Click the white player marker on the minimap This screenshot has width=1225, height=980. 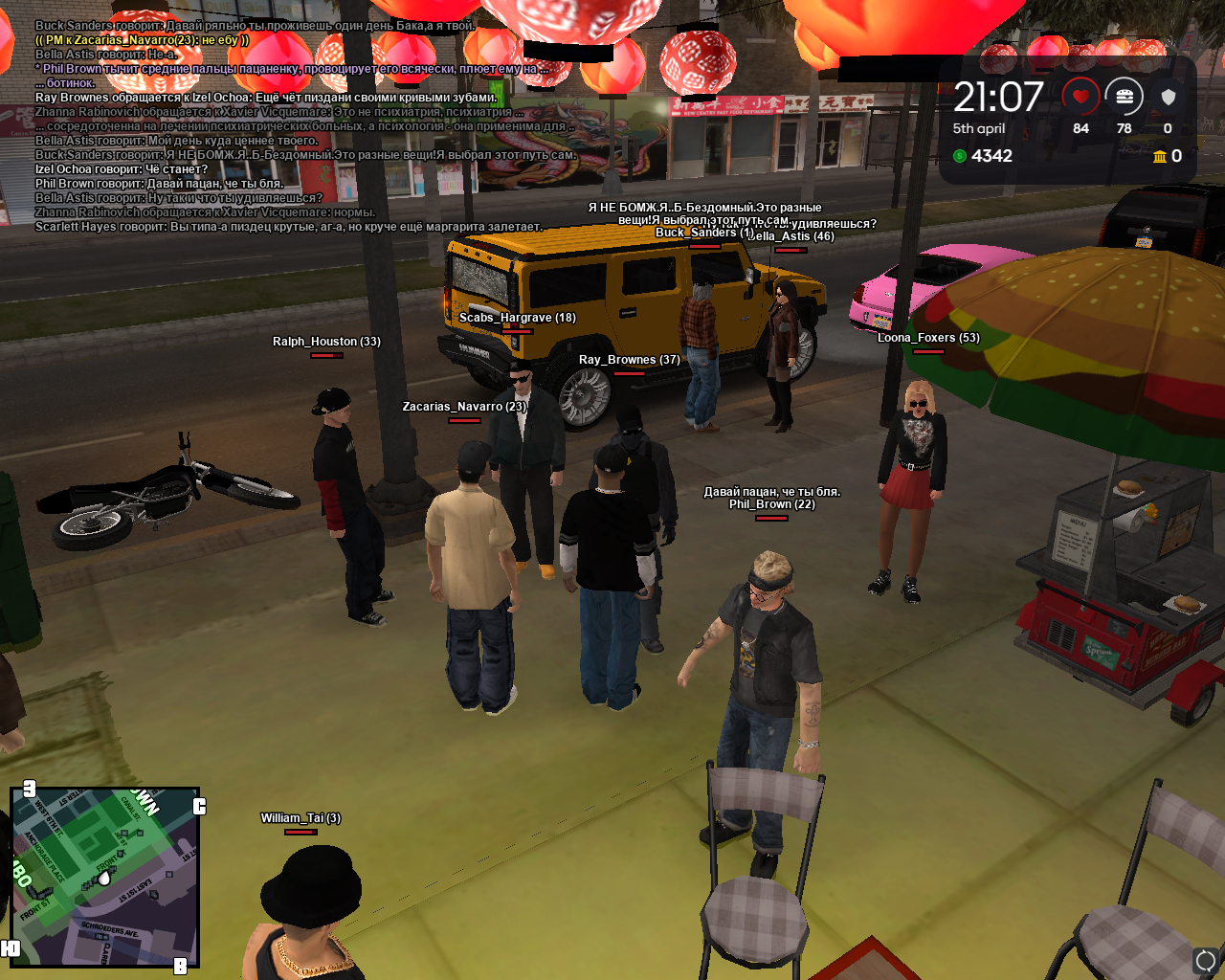(x=104, y=877)
